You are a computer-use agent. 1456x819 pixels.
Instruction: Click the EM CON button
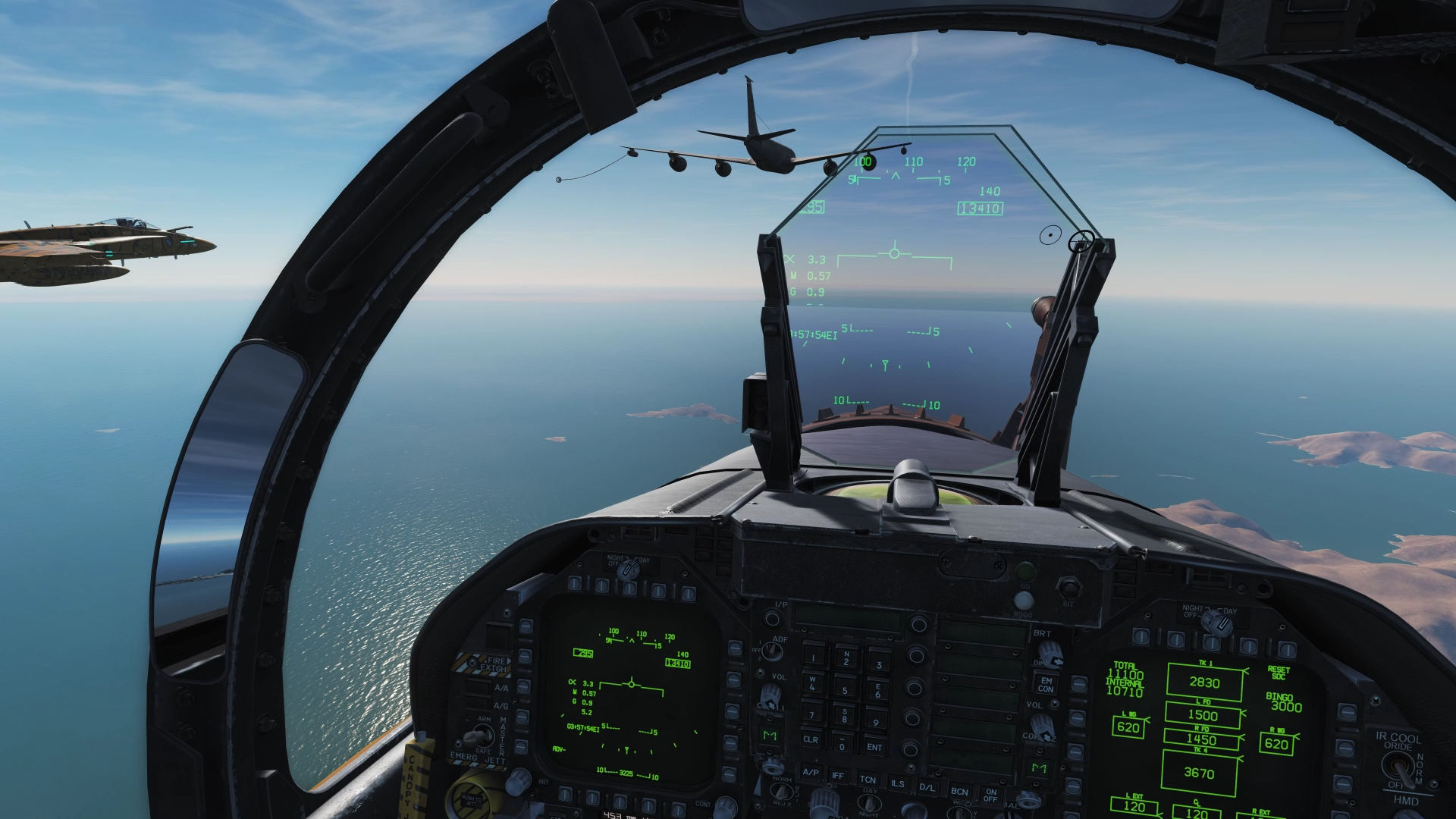(x=1046, y=685)
